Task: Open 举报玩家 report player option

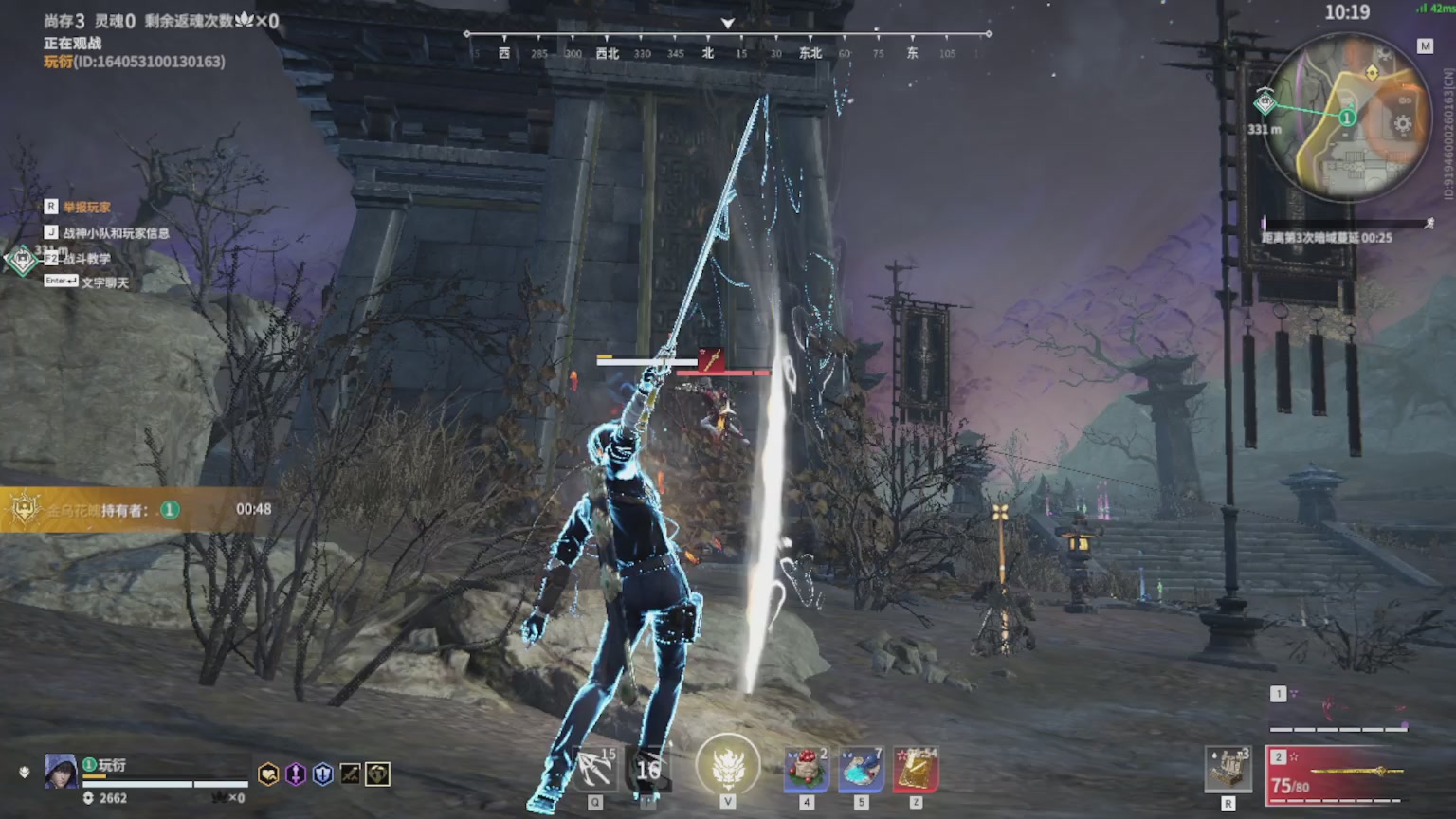Action: (86, 207)
